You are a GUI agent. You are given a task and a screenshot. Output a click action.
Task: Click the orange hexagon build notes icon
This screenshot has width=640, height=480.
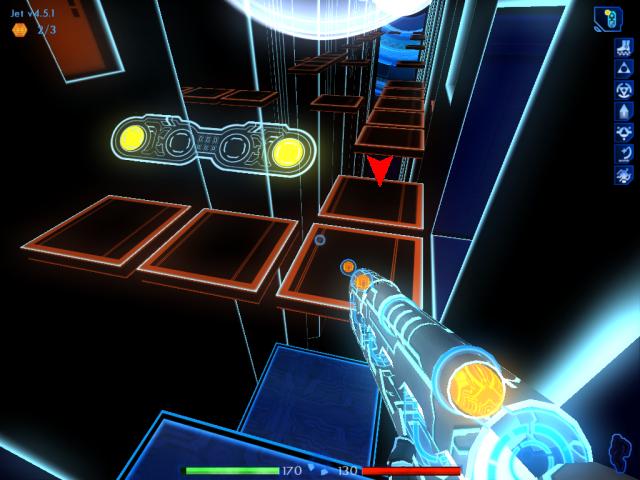click(19, 30)
